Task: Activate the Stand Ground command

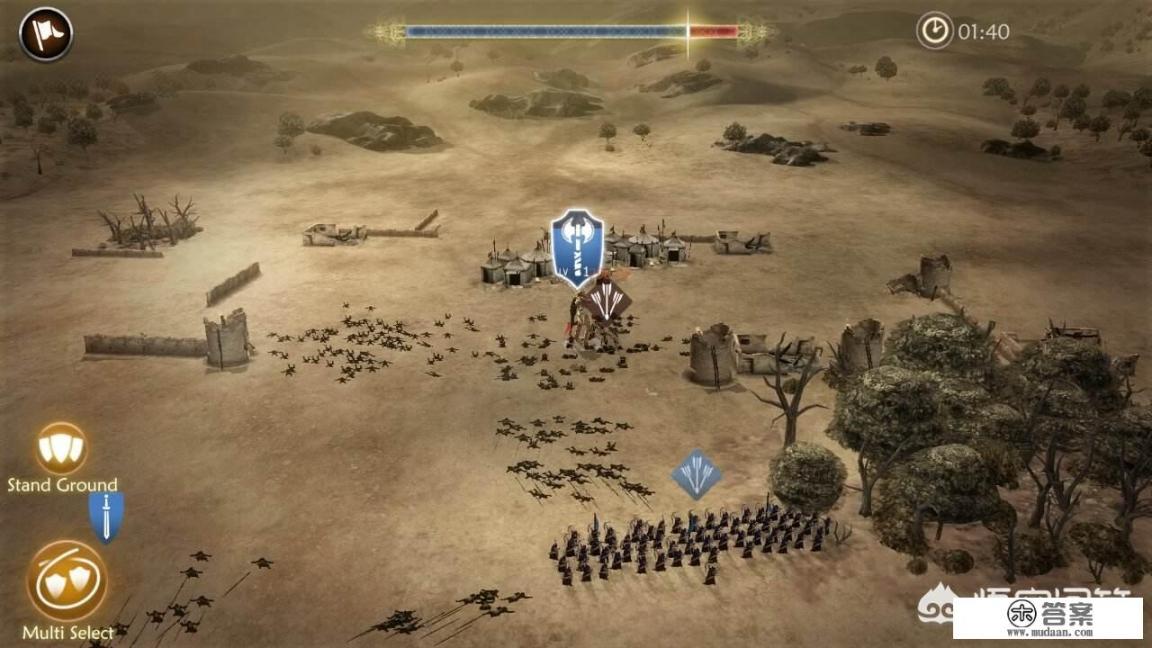Action: (x=62, y=449)
